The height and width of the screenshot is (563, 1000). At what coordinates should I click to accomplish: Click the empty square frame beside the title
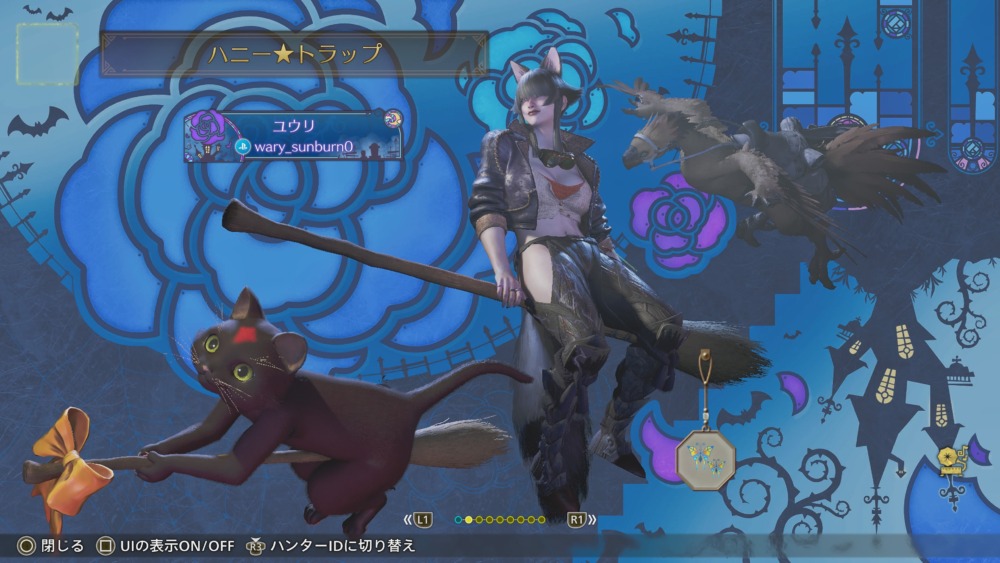[x=48, y=54]
